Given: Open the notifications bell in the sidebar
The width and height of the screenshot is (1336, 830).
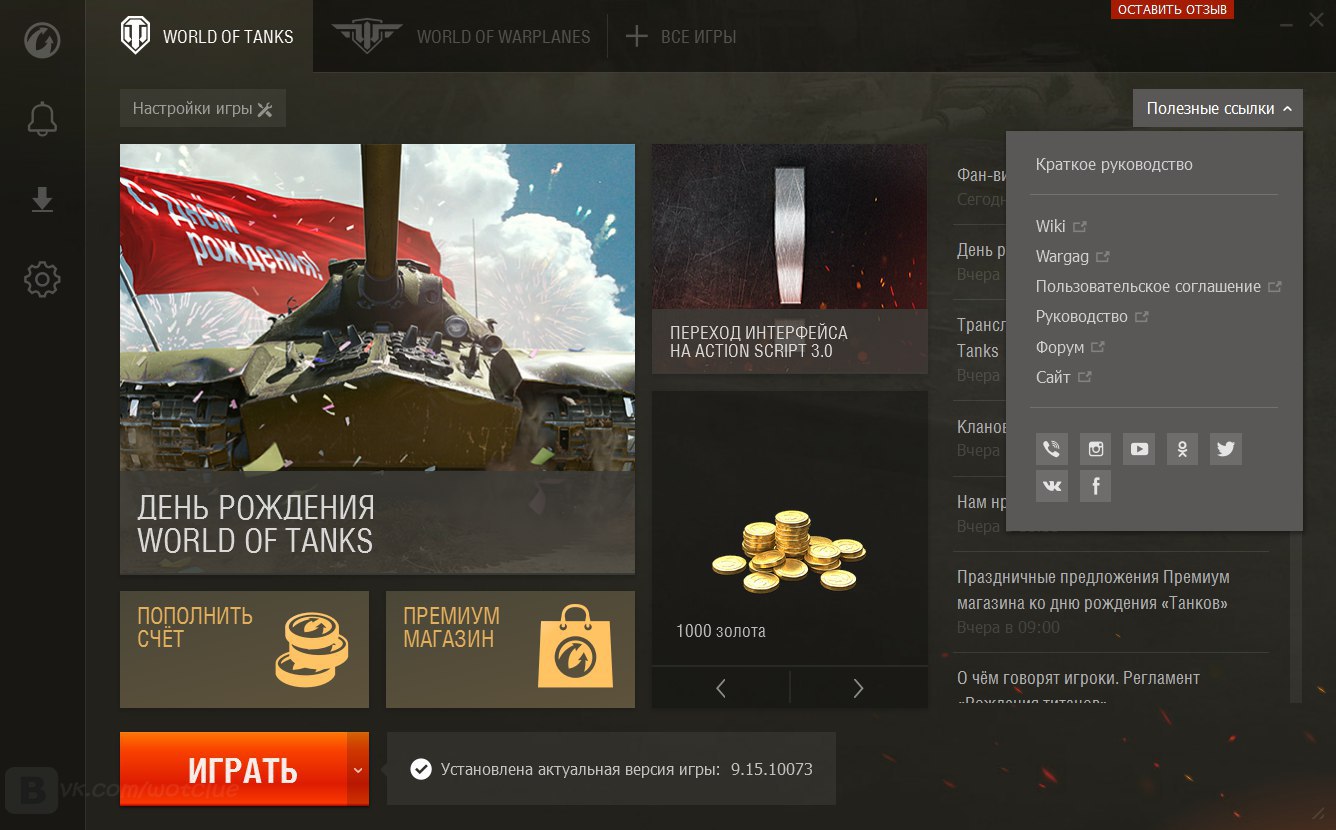Looking at the screenshot, I should pos(42,120).
